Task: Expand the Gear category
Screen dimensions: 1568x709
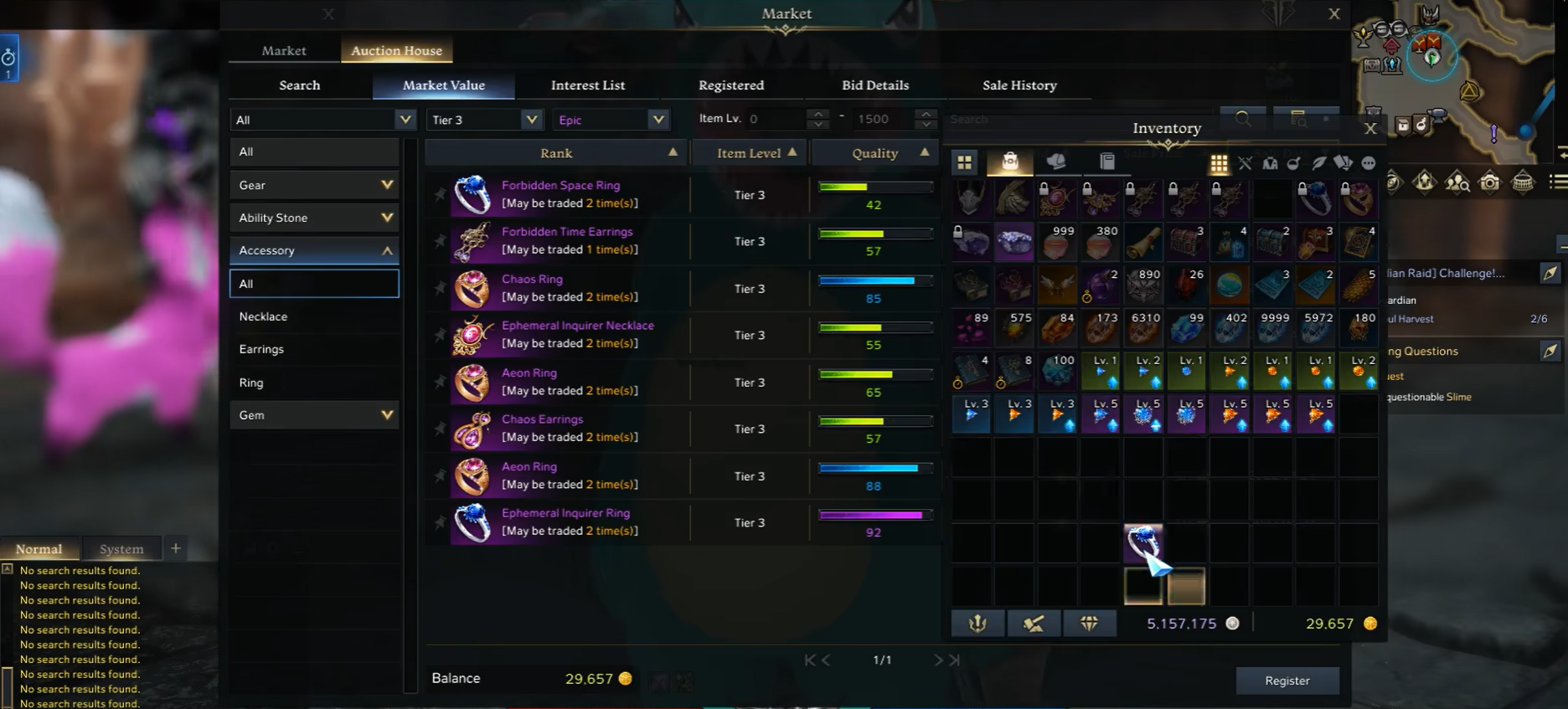Action: pyautogui.click(x=314, y=185)
